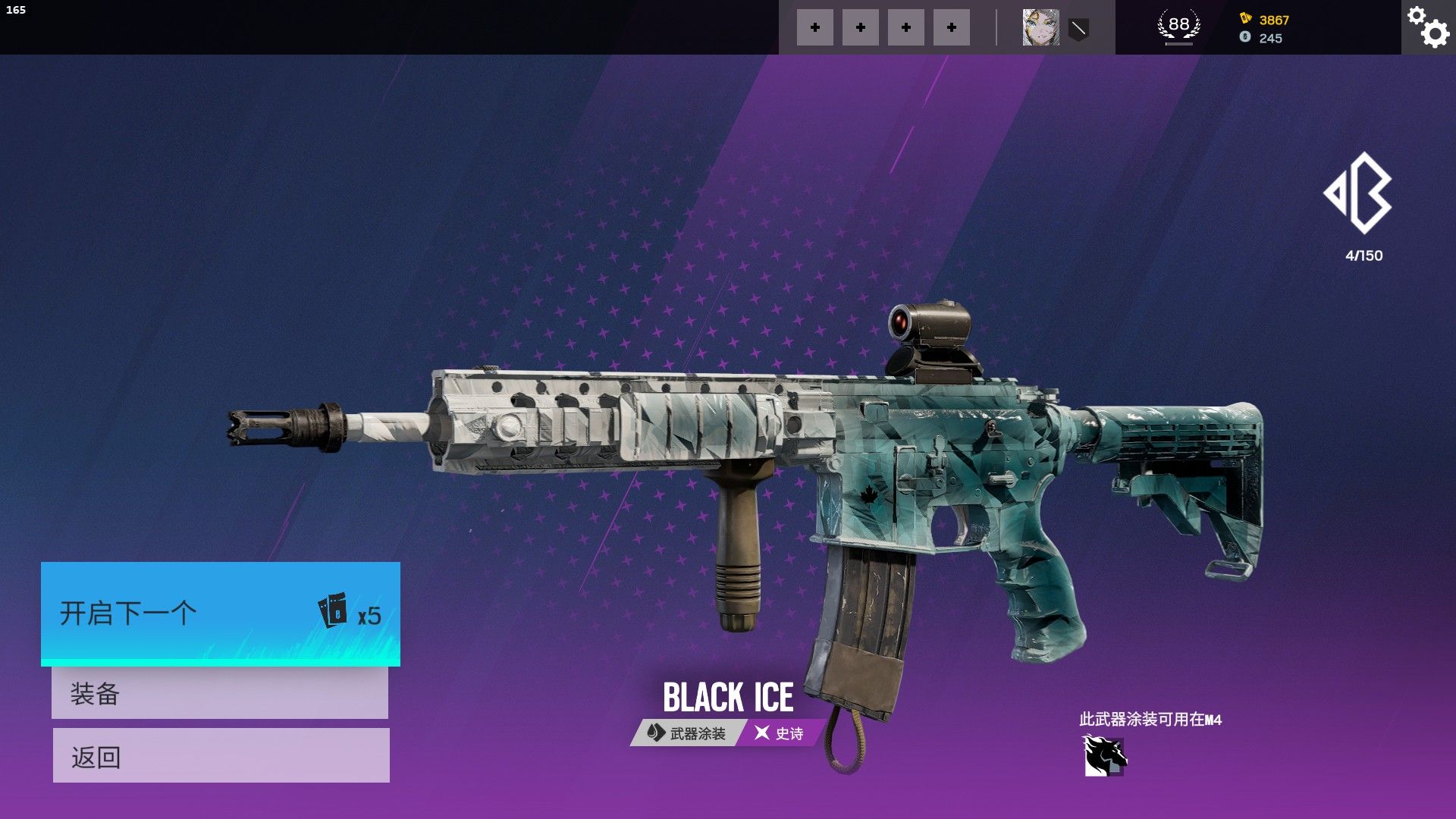Image resolution: width=1456 pixels, height=819 pixels.
Task: Equip the Black Ice skin via 装备
Action: [x=220, y=693]
